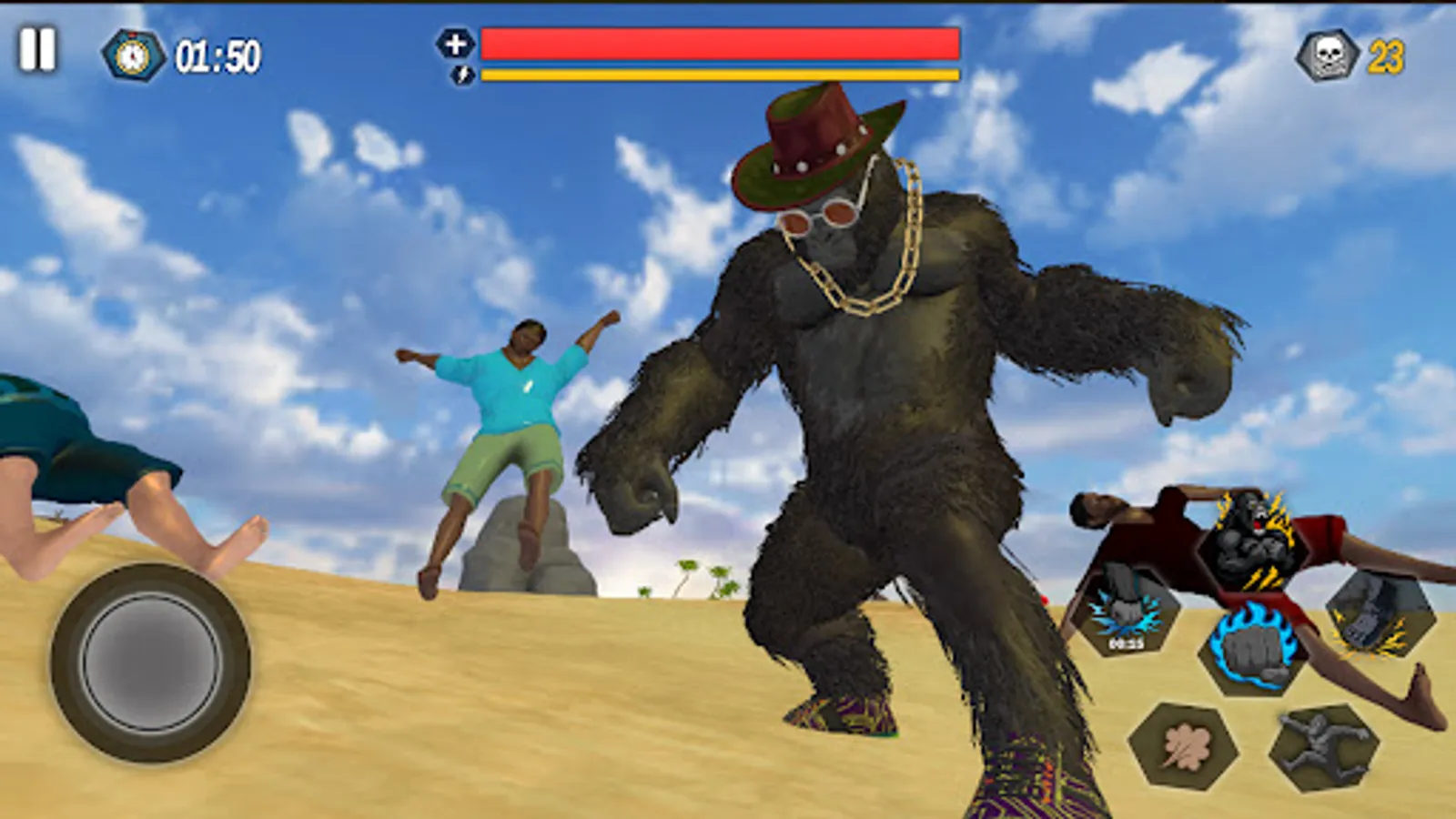
Task: Click the yellow stamina bar
Action: tap(719, 75)
